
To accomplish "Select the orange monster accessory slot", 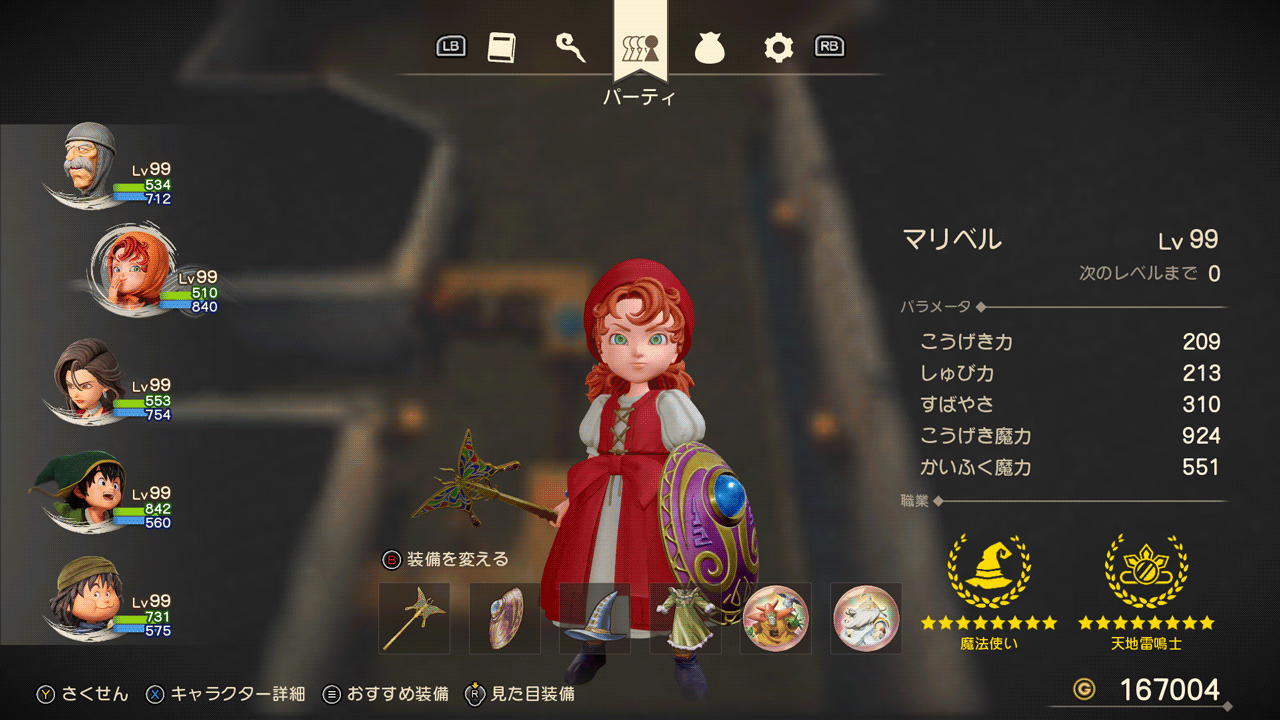I will [775, 618].
